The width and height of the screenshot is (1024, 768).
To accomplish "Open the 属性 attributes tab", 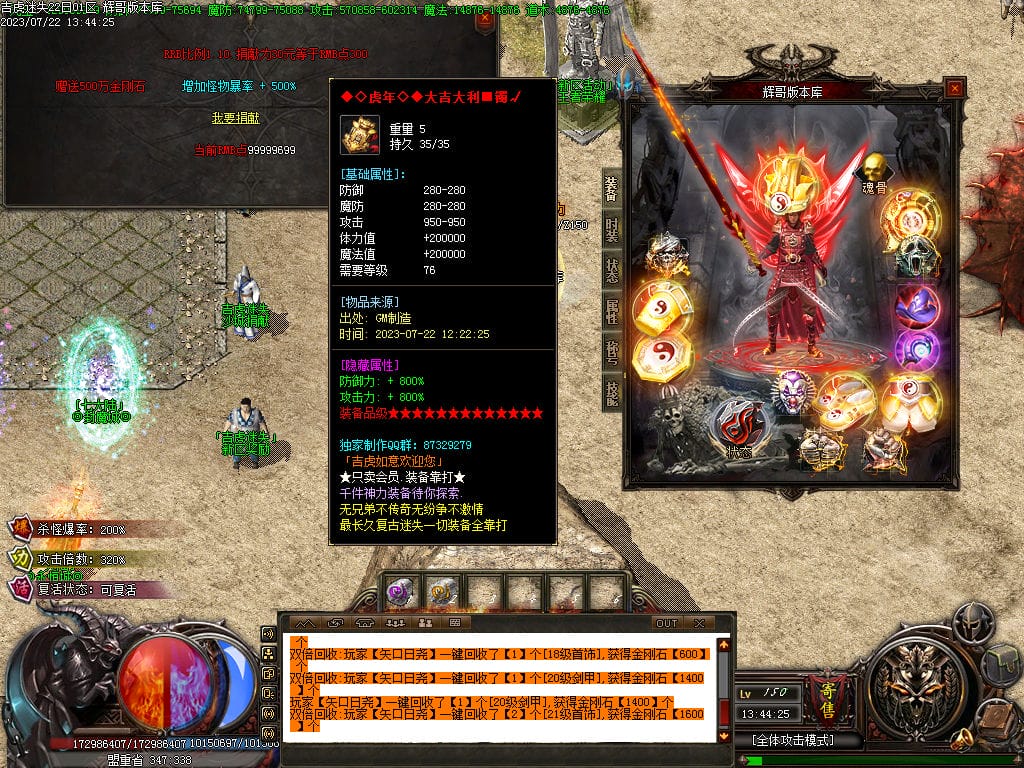I will (x=611, y=311).
